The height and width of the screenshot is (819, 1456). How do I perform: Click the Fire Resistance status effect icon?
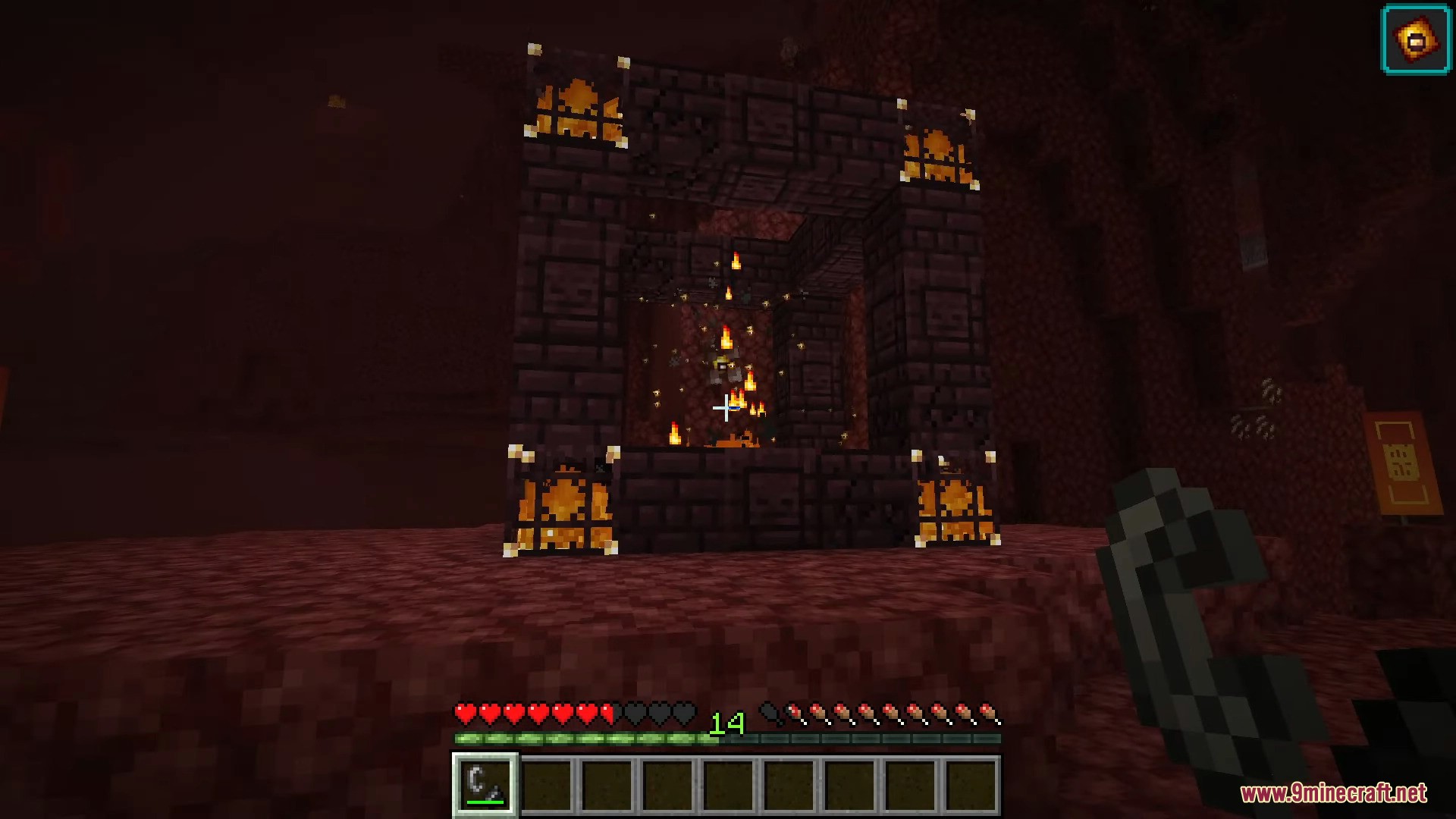point(1416,39)
